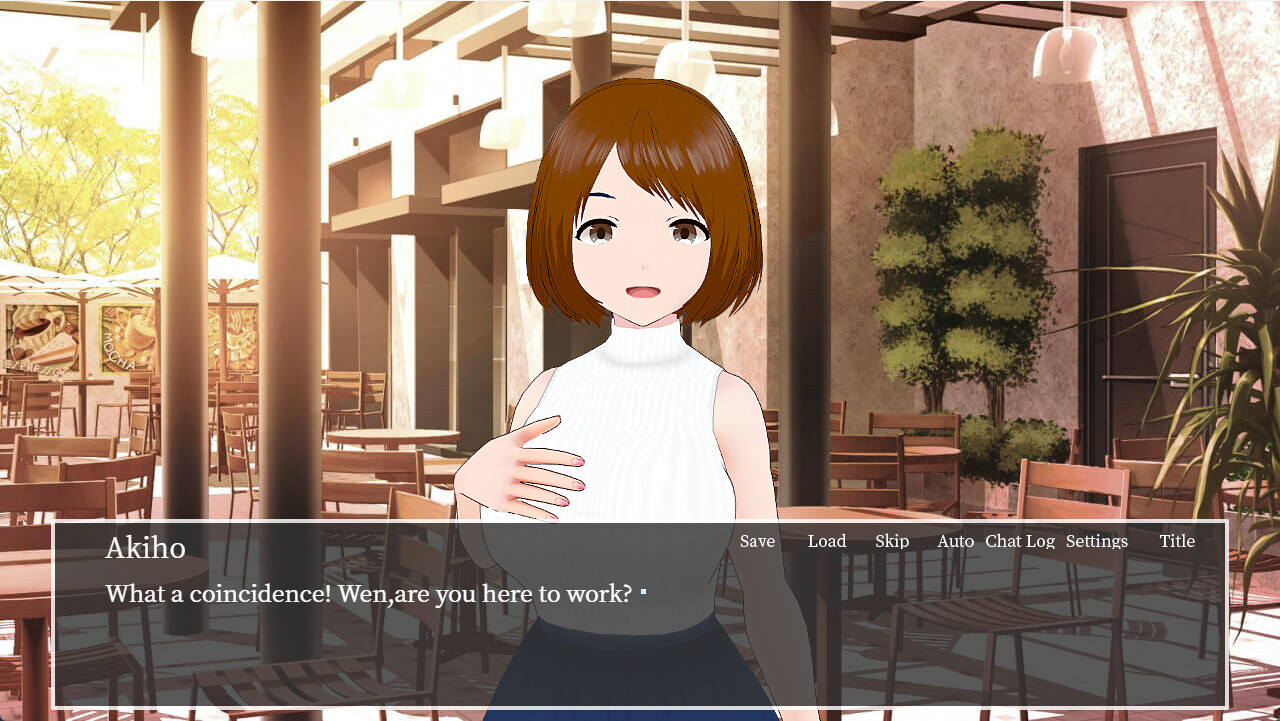Click the blinking text-advance indicator
The height and width of the screenshot is (721, 1280).
click(x=644, y=590)
